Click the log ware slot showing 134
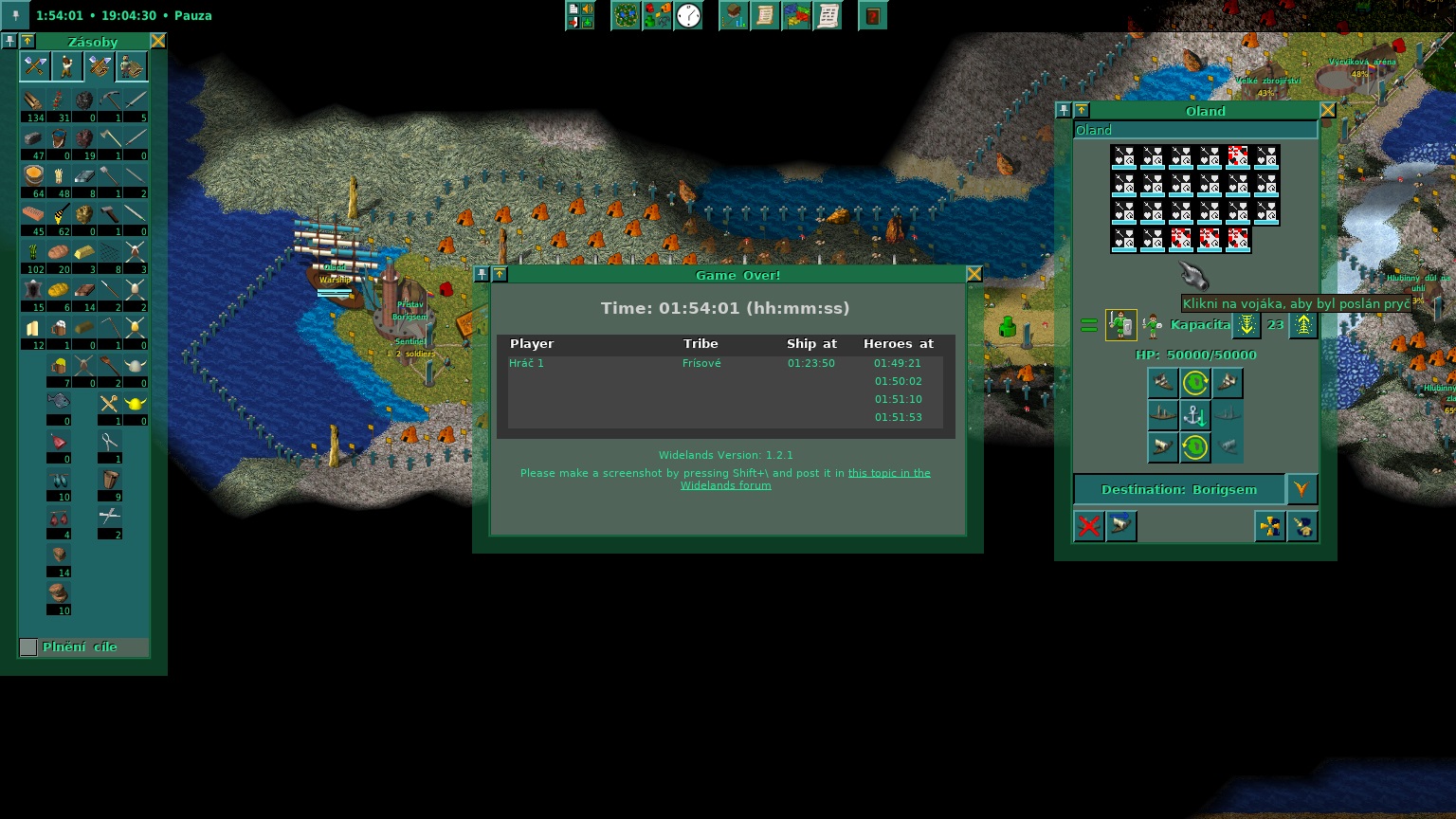Viewport: 1456px width, 819px height. pos(34,105)
